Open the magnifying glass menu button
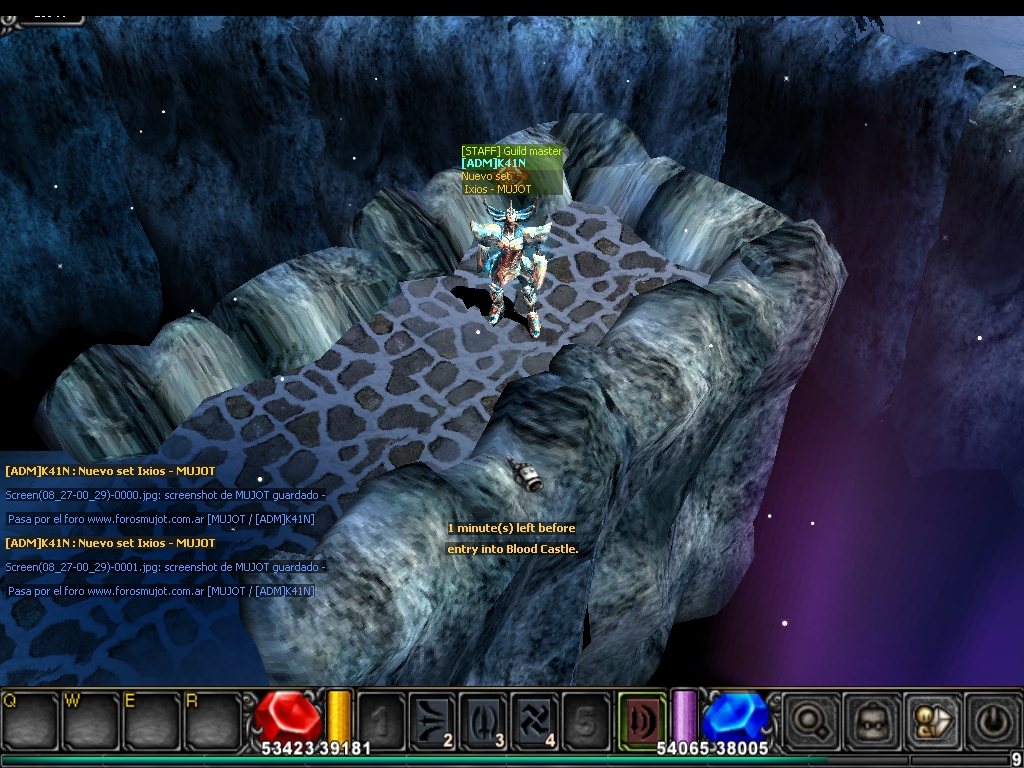 (808, 718)
